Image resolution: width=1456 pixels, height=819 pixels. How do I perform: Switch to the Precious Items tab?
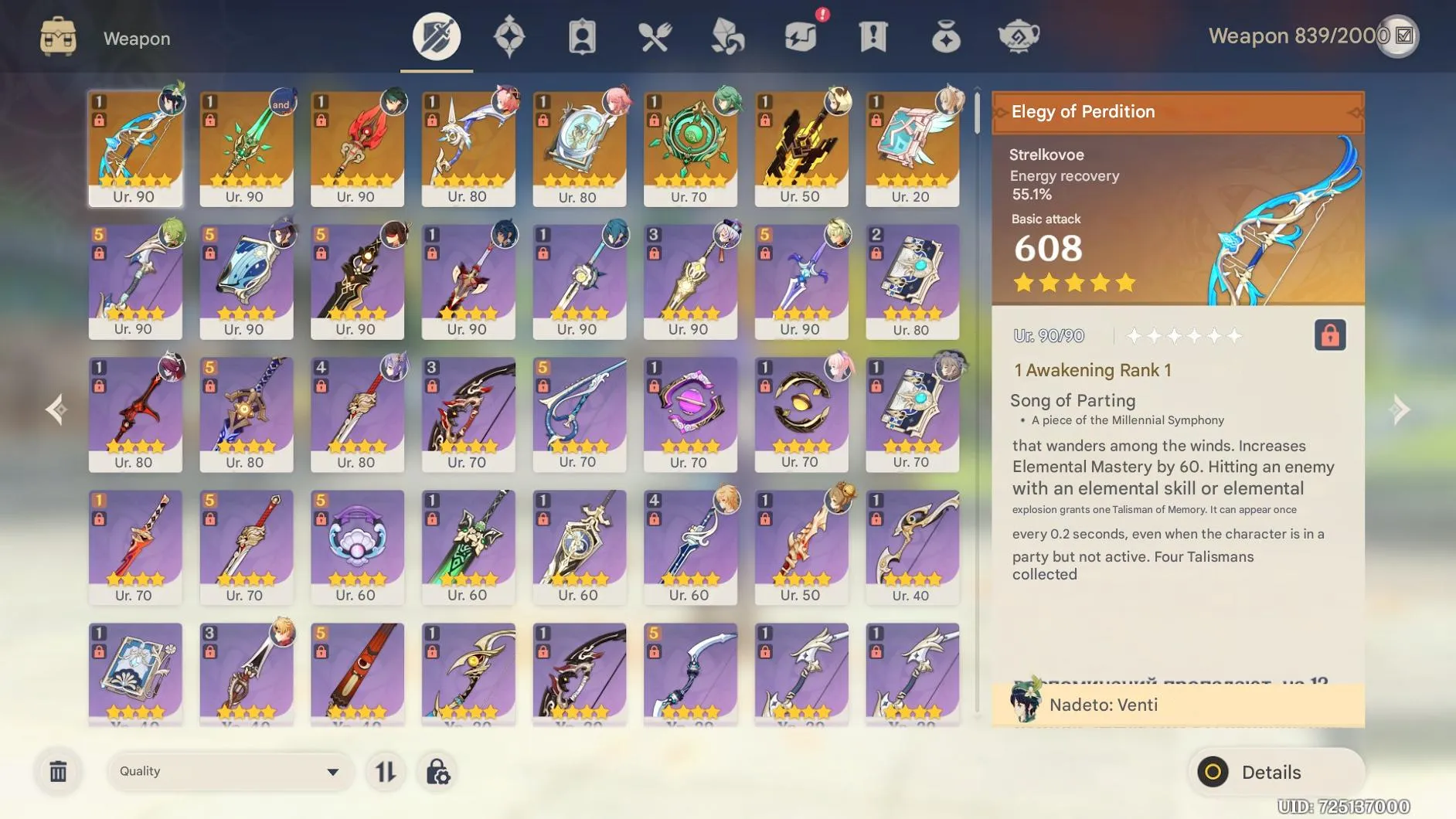point(946,36)
